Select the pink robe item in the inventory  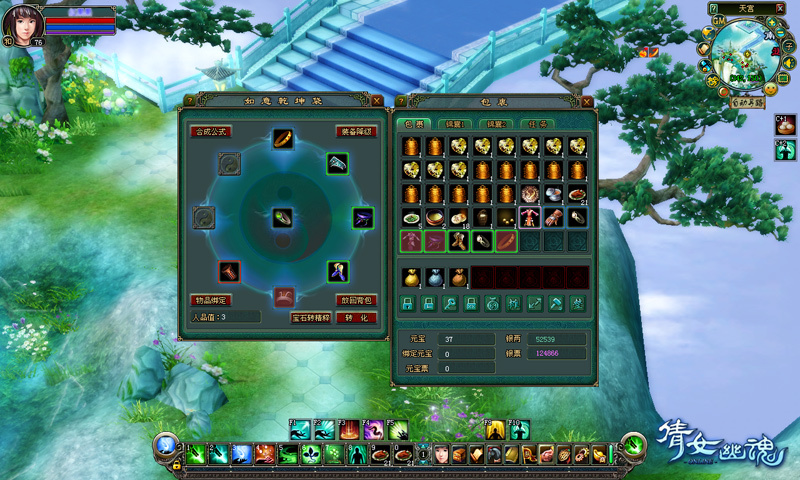[x=530, y=217]
